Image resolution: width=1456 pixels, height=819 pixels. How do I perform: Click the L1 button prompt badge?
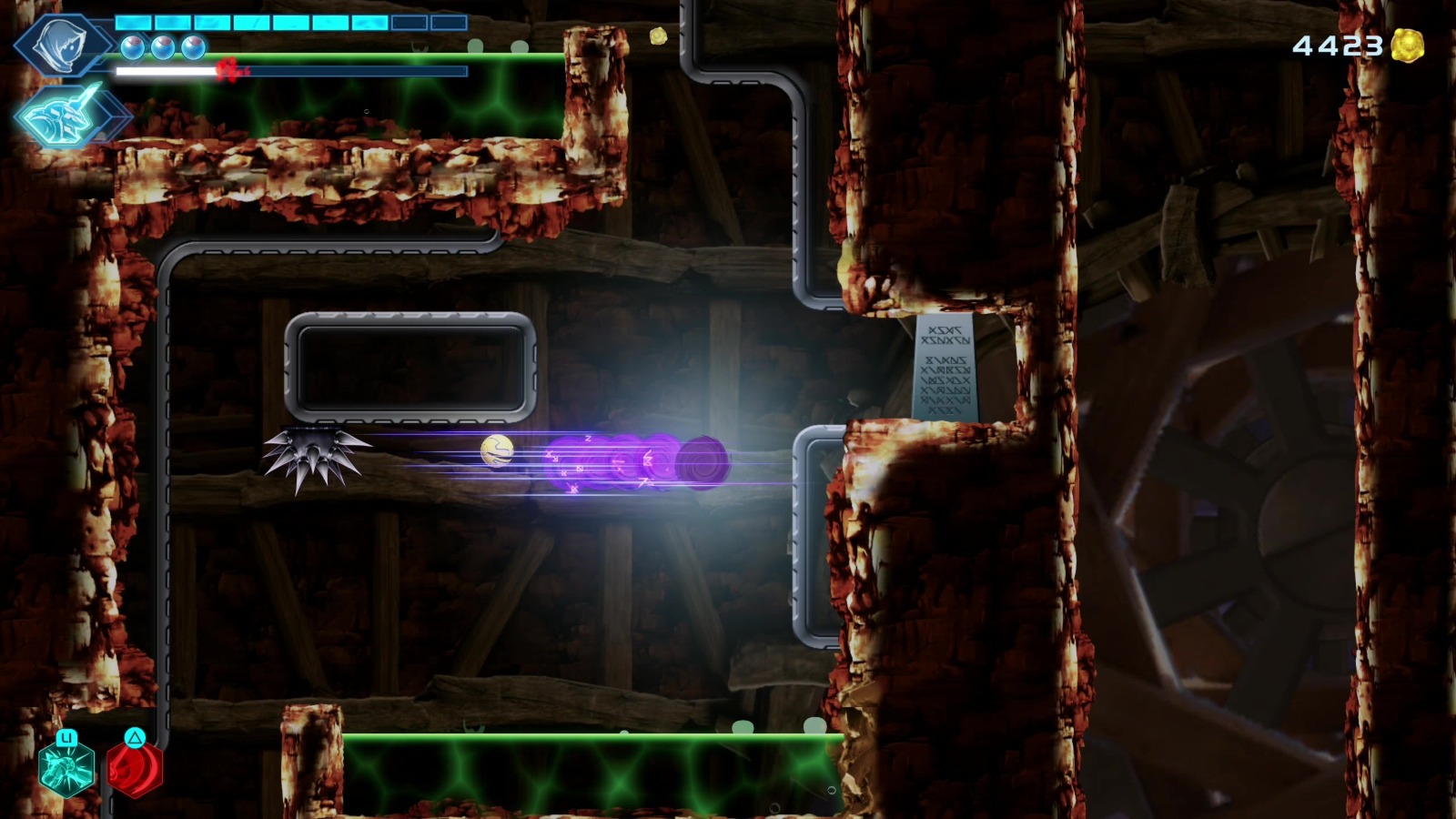click(66, 738)
